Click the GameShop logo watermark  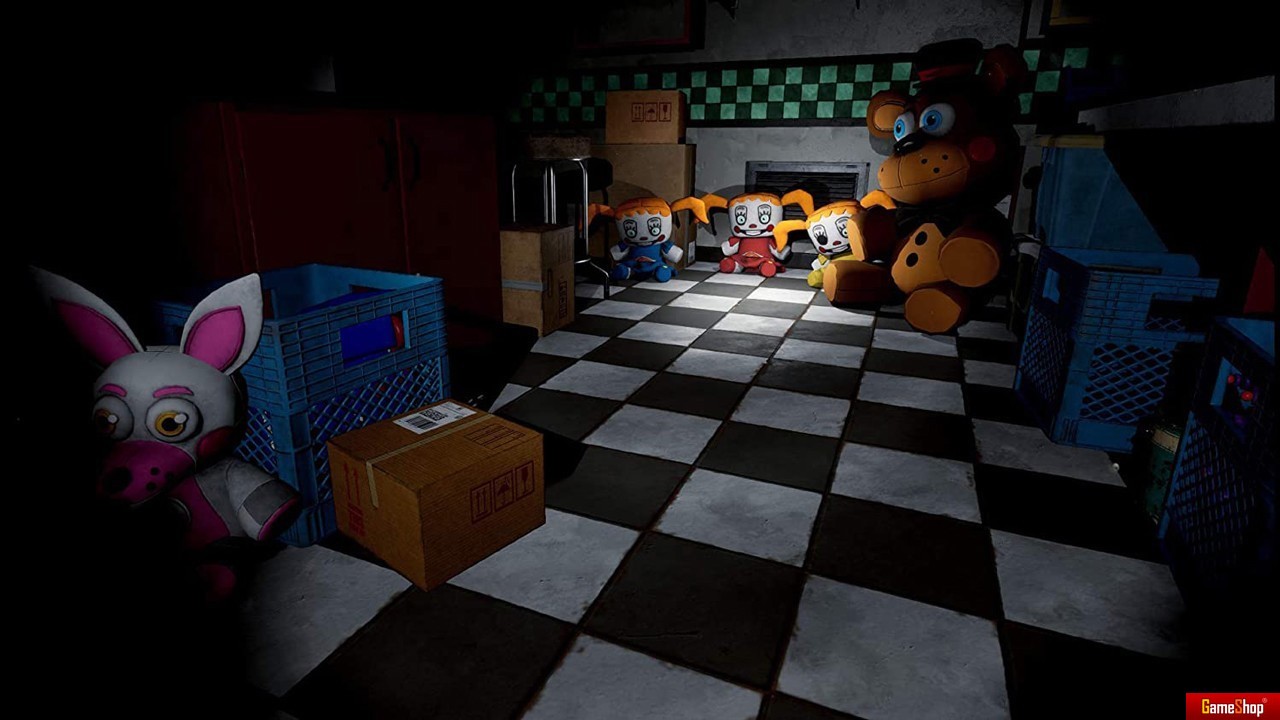coord(1232,706)
